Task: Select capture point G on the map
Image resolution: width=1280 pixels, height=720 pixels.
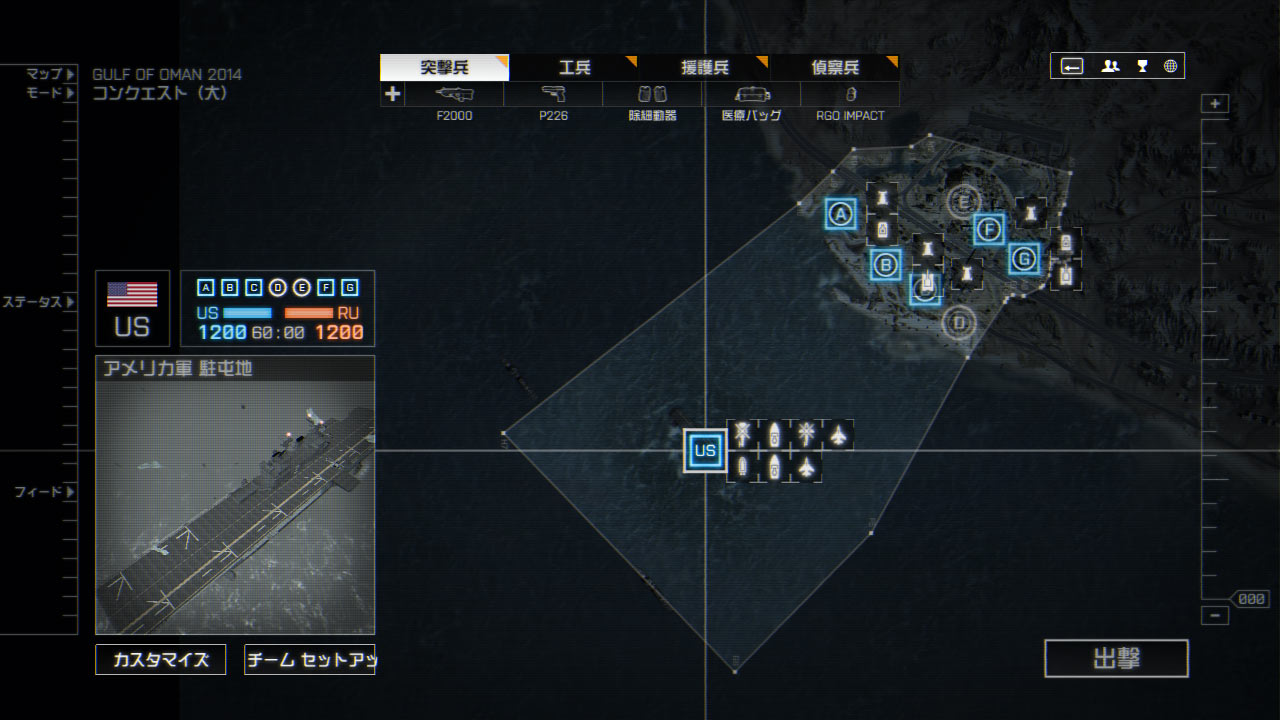Action: (1023, 259)
